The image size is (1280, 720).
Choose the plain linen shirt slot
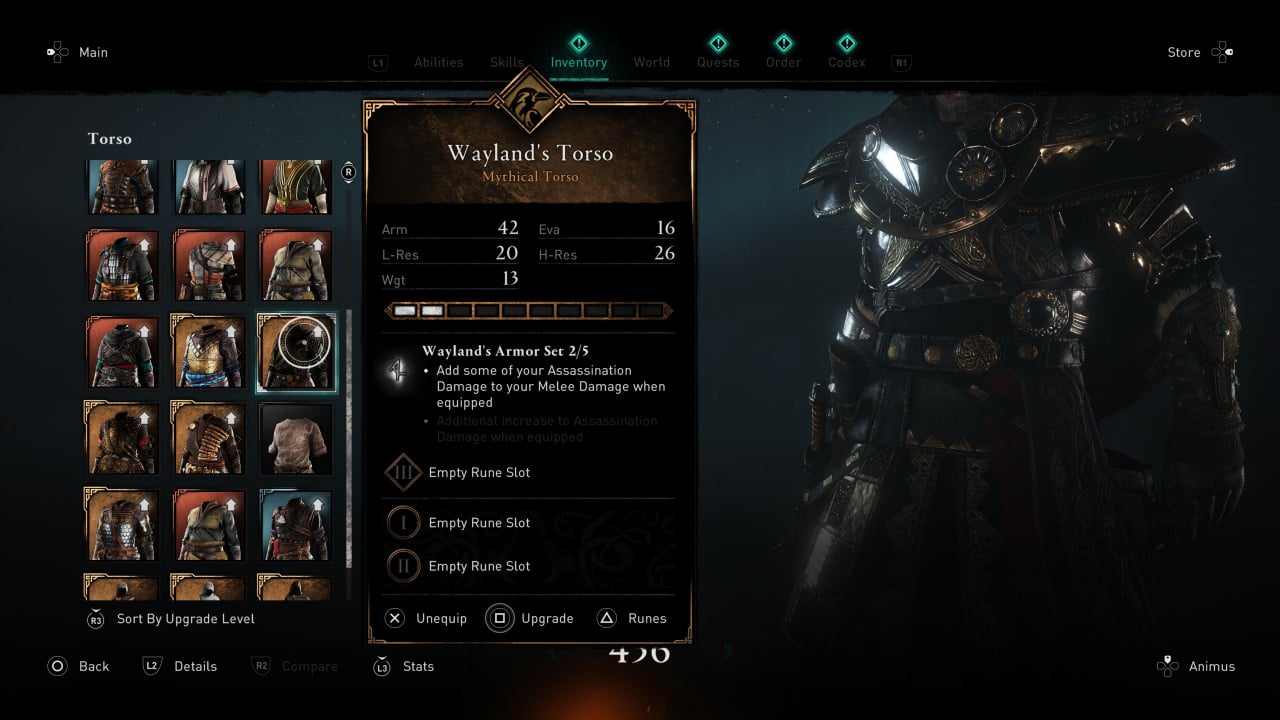[x=296, y=438]
